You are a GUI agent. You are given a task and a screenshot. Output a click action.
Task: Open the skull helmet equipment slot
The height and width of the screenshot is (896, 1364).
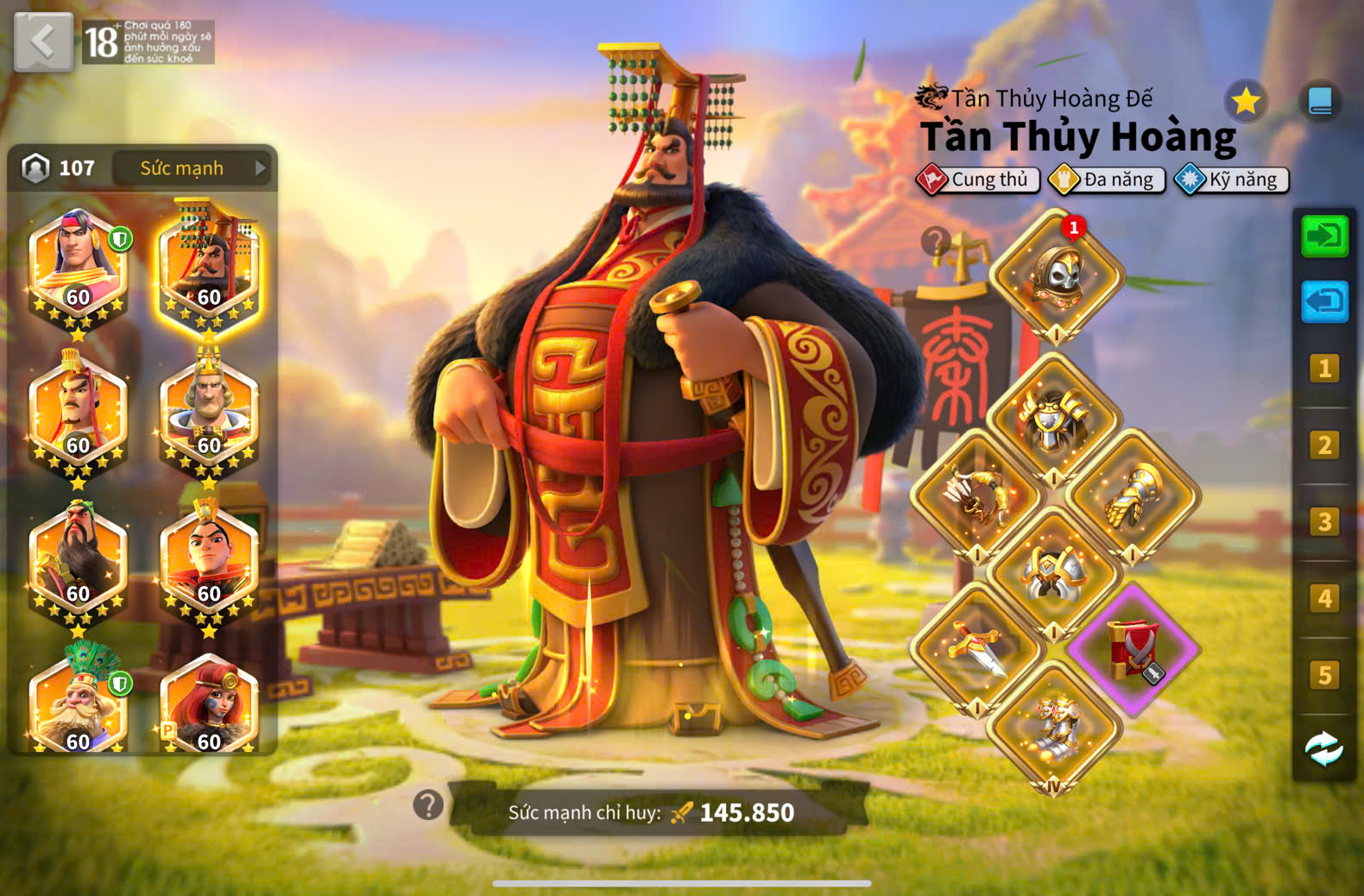(x=1056, y=276)
